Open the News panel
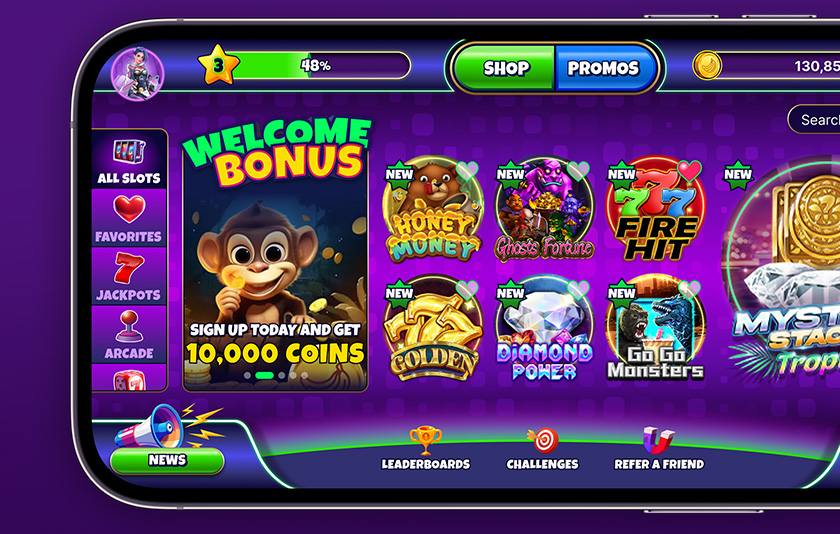This screenshot has height=534, width=840. coord(167,460)
